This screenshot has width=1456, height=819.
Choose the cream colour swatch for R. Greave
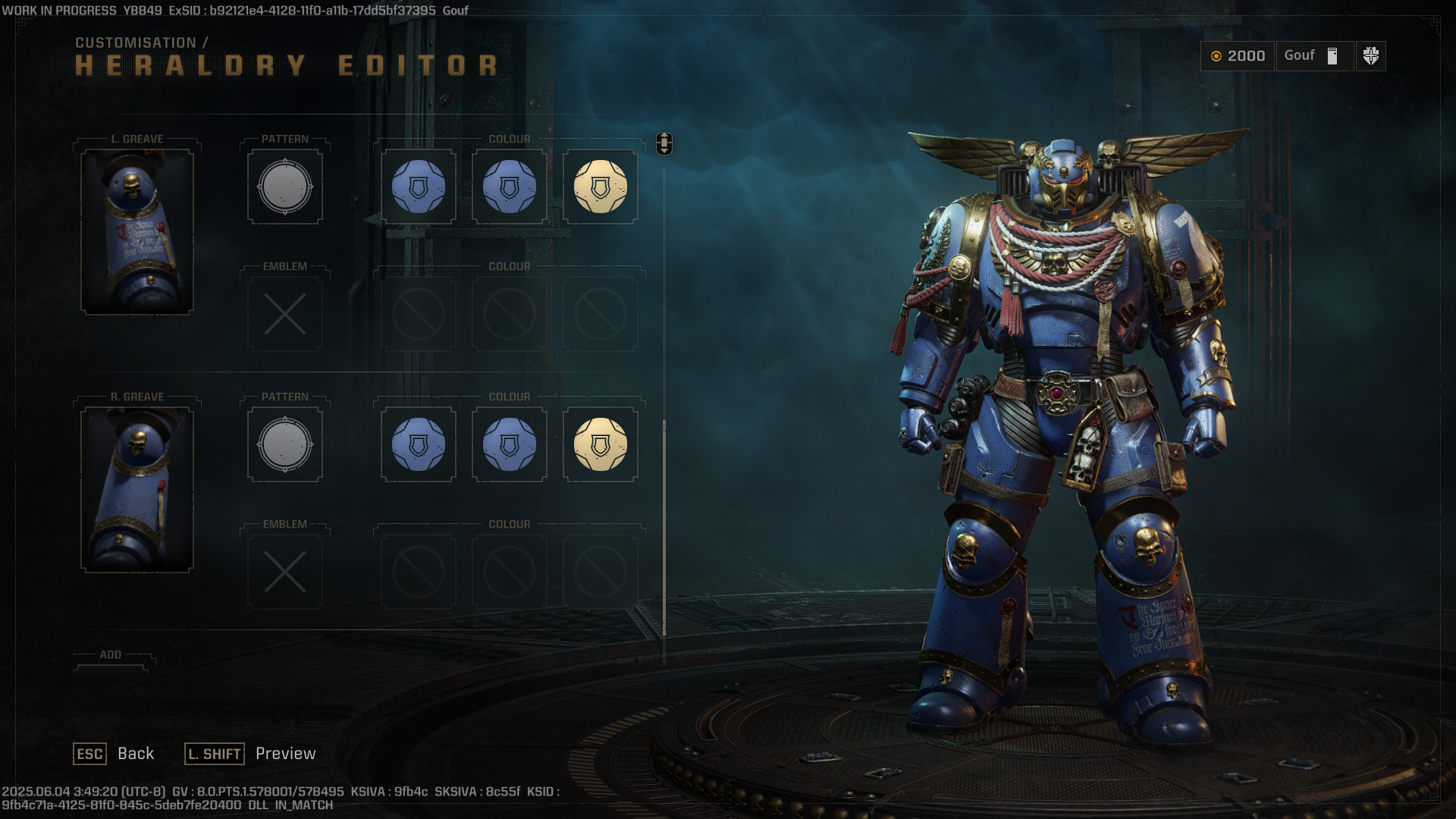tap(600, 444)
